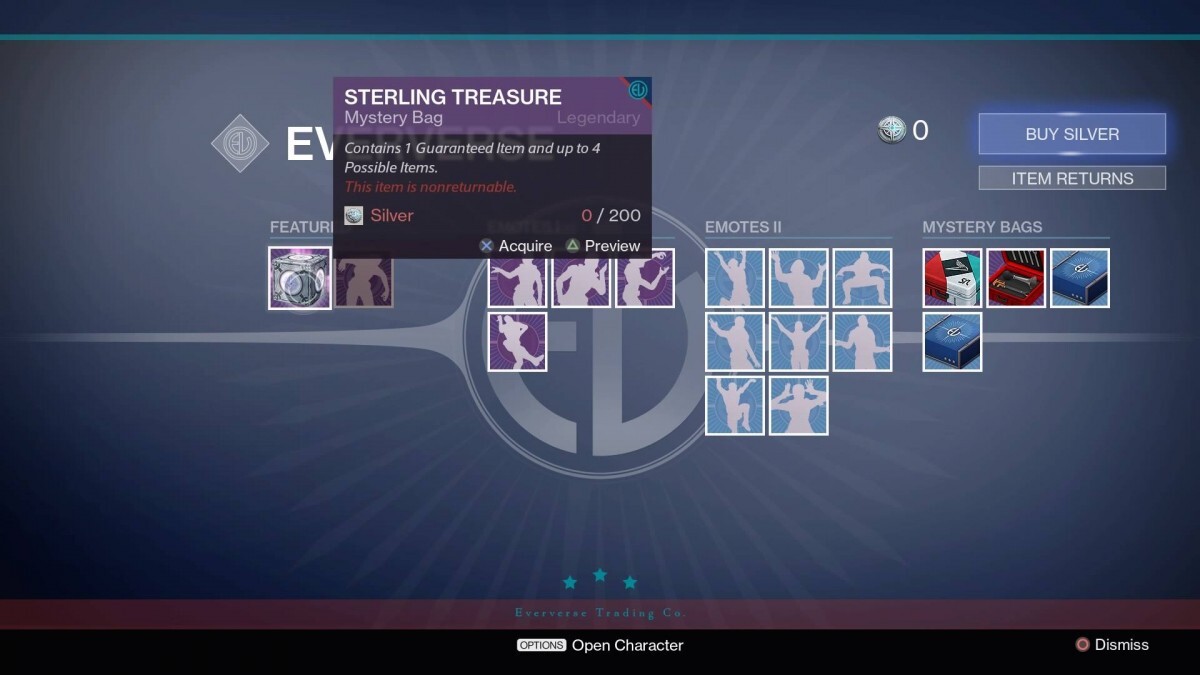Select the red, white and teal mystery bag
The image size is (1200, 675).
click(x=952, y=278)
